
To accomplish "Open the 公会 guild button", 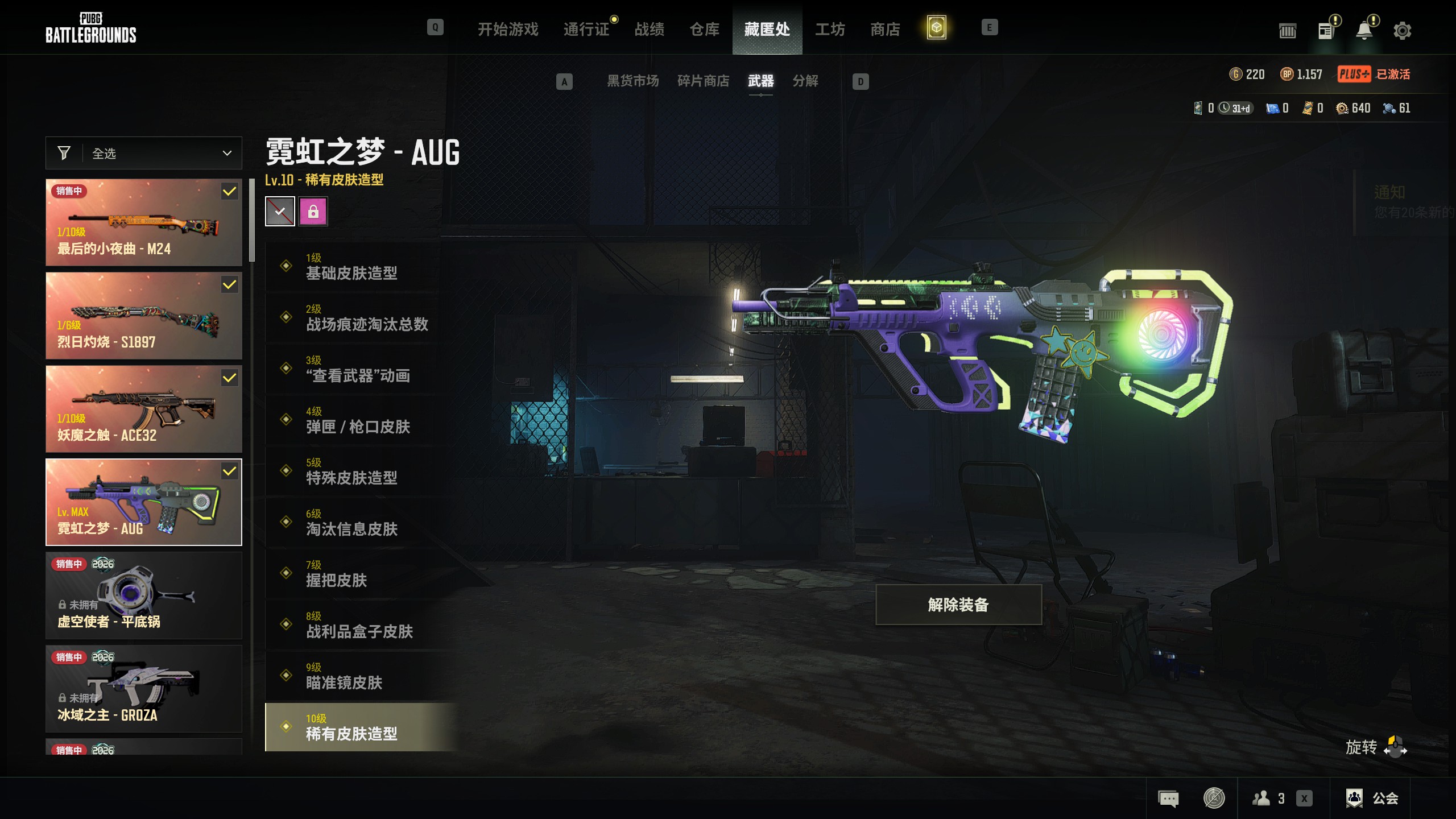I will coord(1371,798).
